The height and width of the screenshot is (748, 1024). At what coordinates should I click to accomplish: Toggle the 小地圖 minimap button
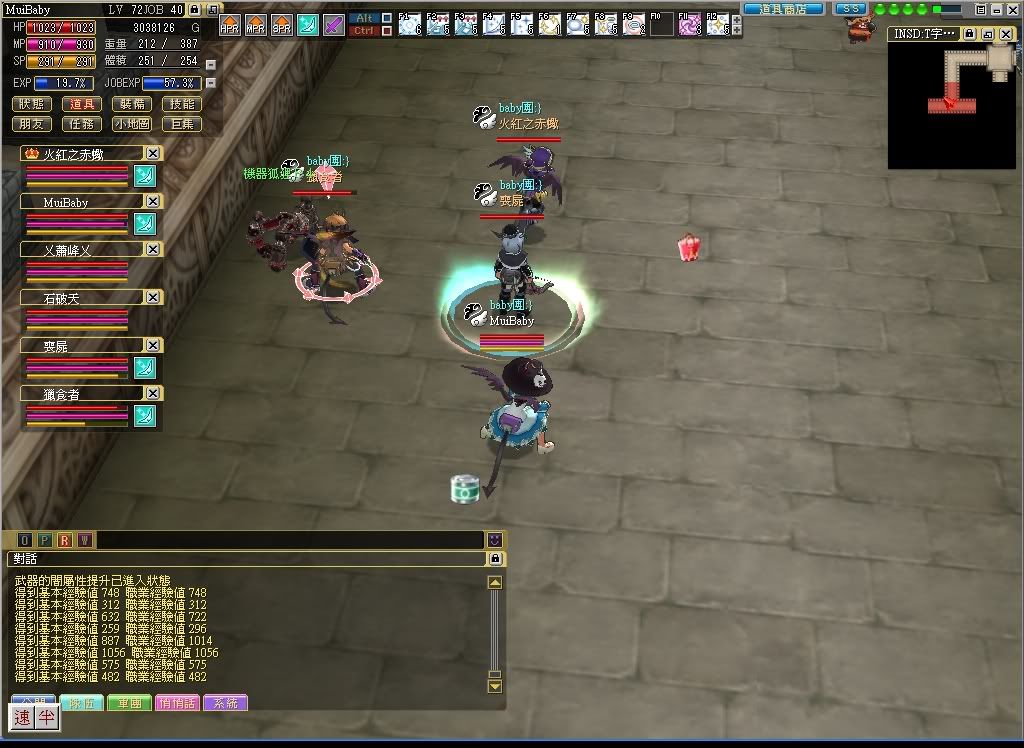click(x=132, y=124)
